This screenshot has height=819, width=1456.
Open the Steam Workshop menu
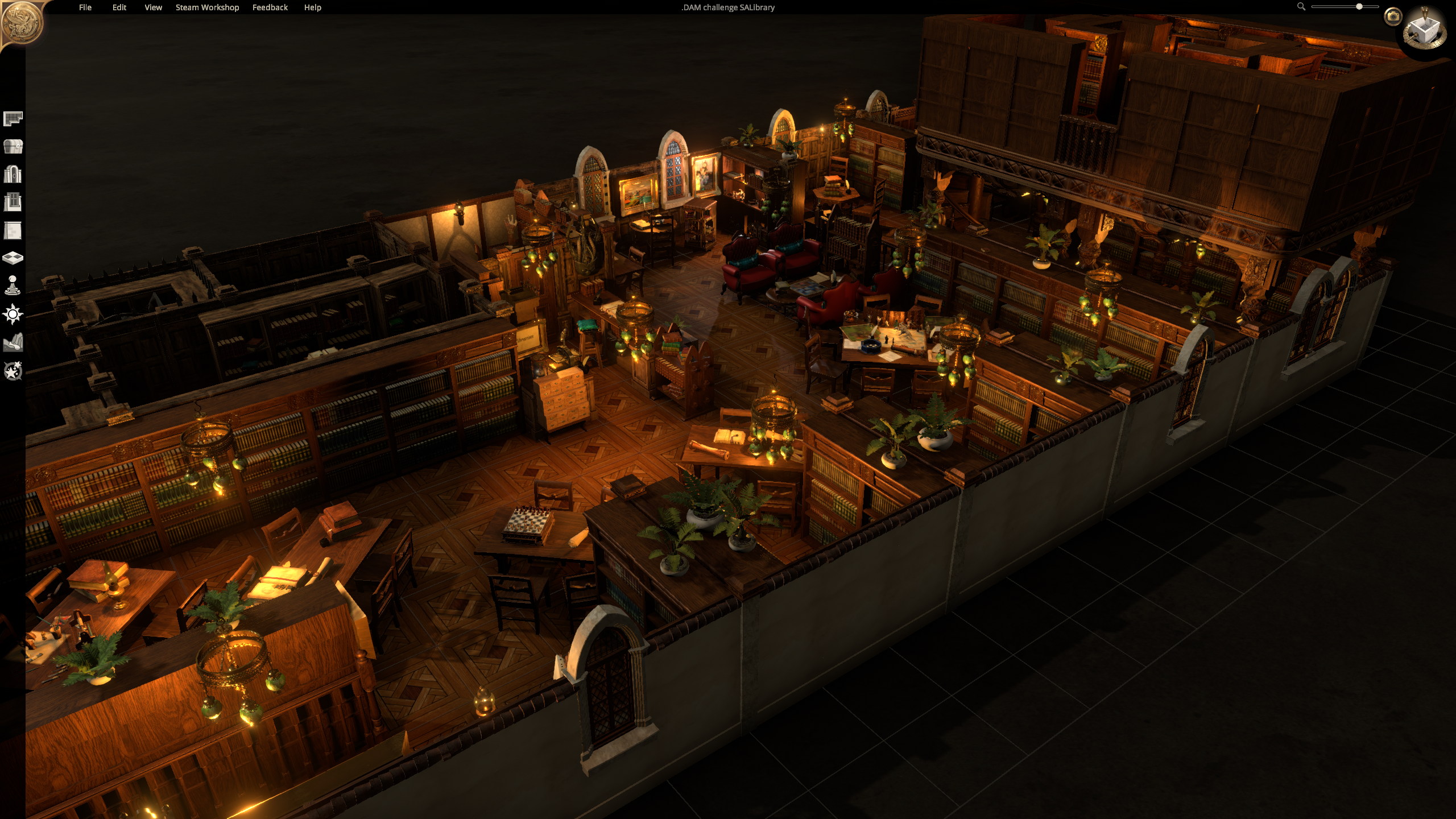[x=207, y=7]
